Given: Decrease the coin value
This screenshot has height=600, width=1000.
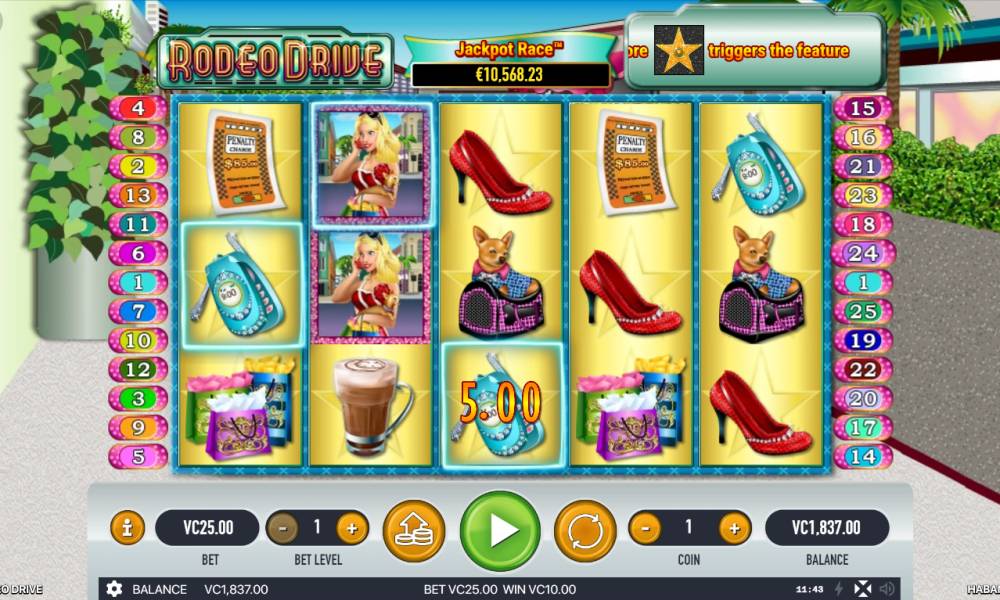Looking at the screenshot, I should pos(646,527).
